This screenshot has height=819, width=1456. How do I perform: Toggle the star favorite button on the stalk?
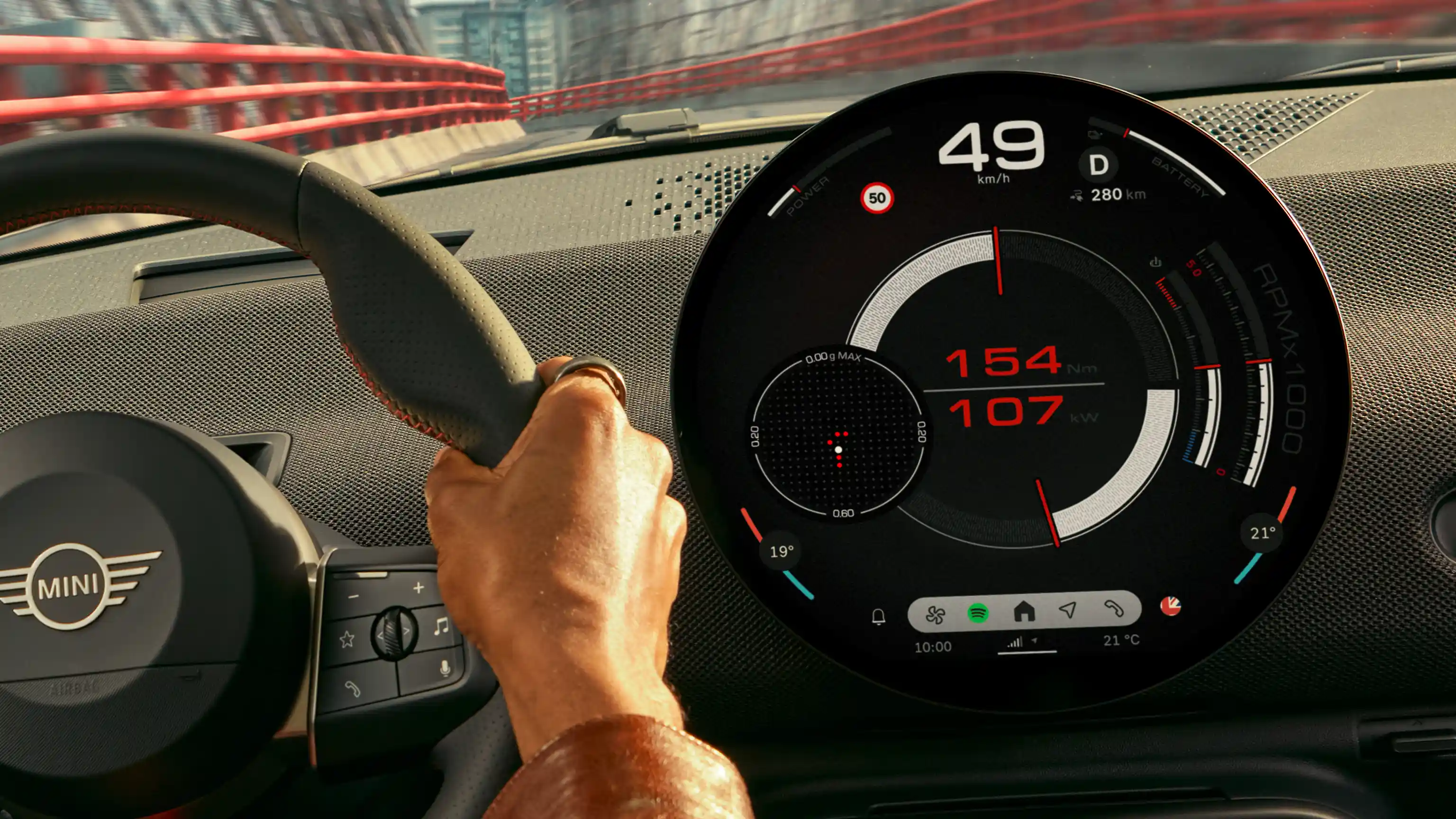tap(348, 640)
